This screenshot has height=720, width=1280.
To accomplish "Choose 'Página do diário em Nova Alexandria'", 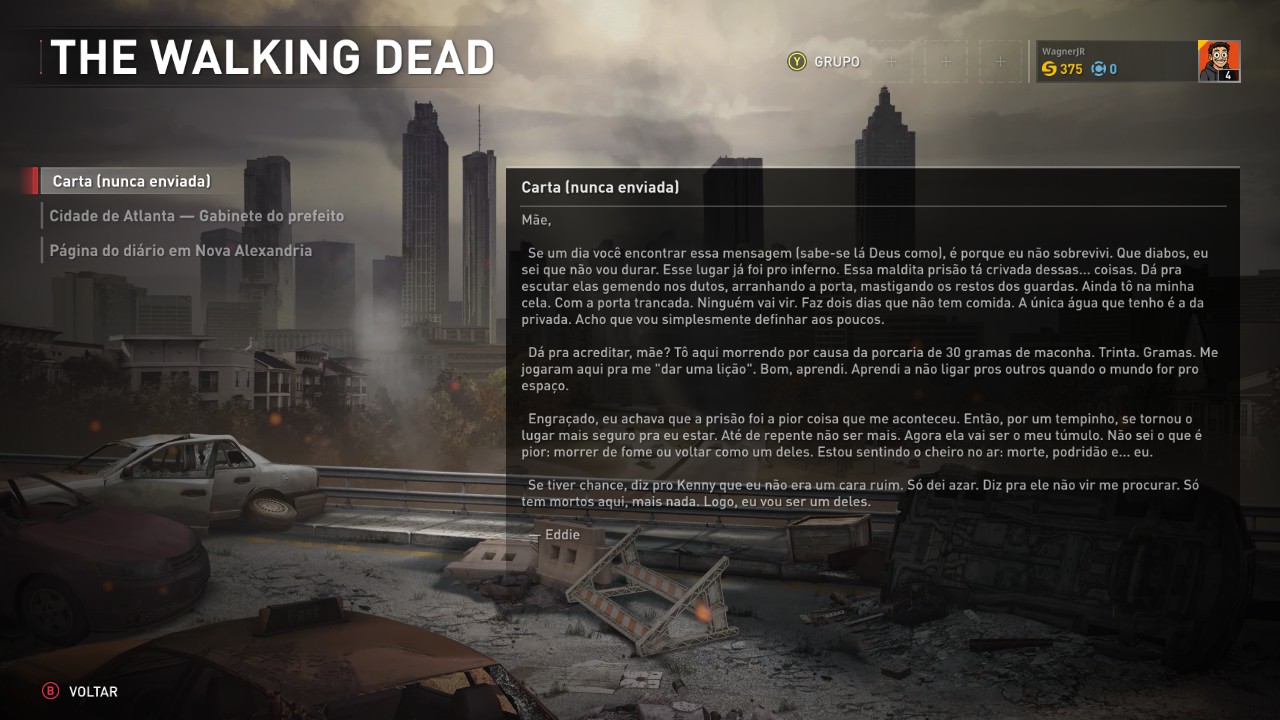I will coord(180,251).
